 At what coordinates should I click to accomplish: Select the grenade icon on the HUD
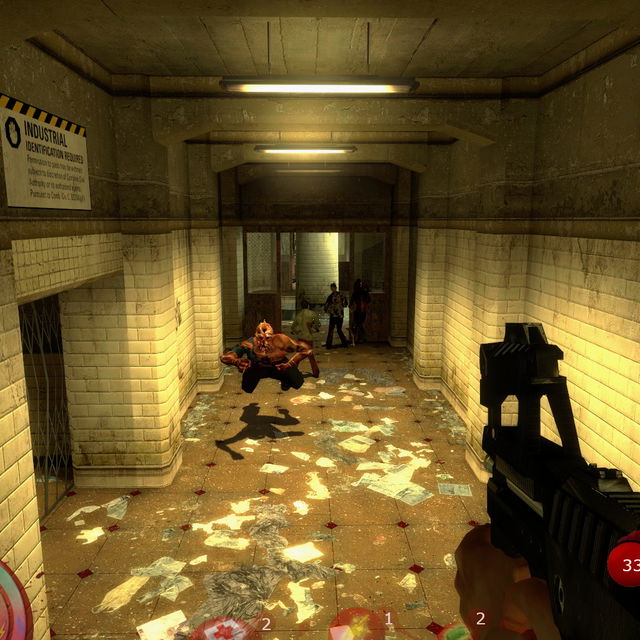click(456, 632)
